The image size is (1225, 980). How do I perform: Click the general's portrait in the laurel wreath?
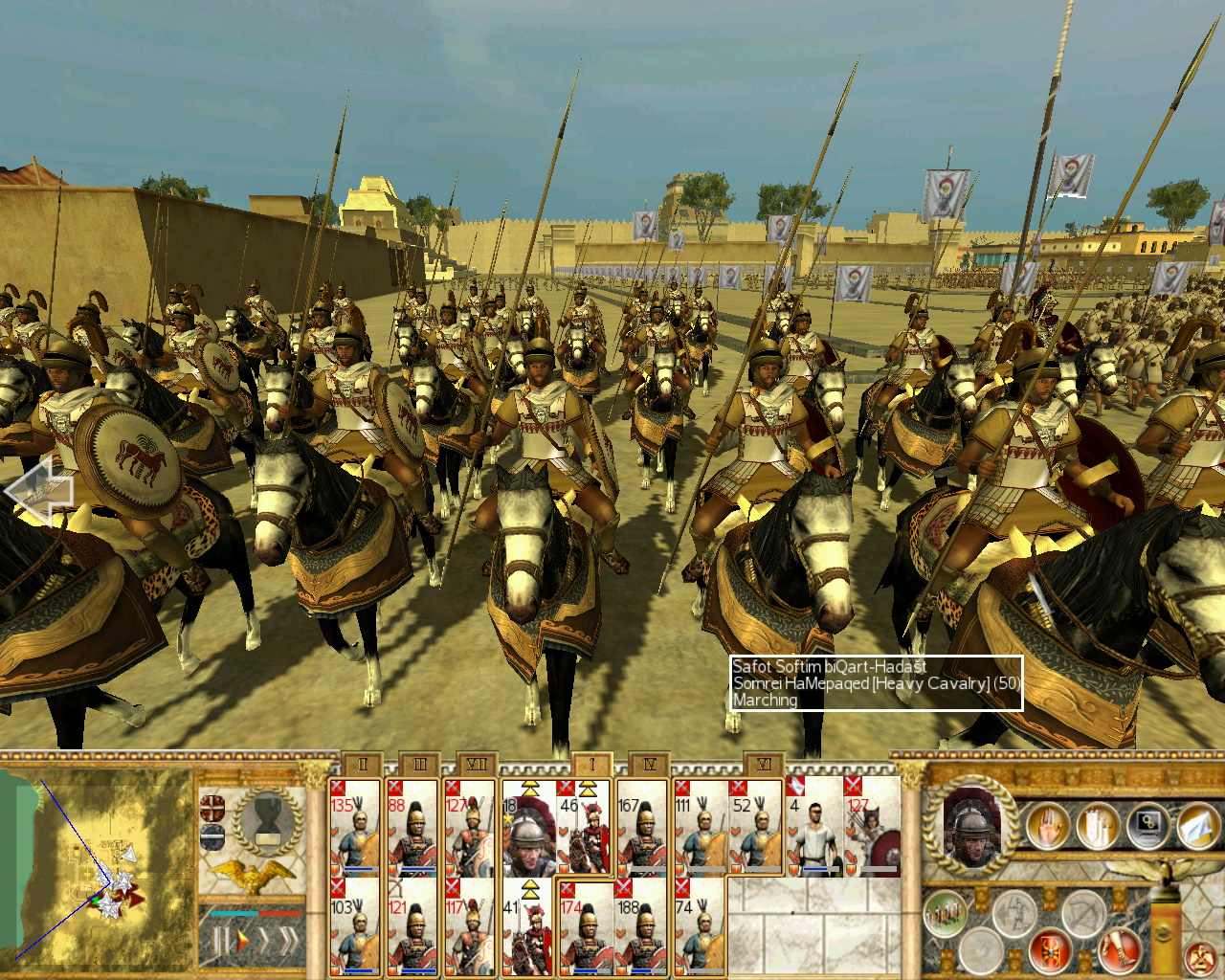coord(970,825)
